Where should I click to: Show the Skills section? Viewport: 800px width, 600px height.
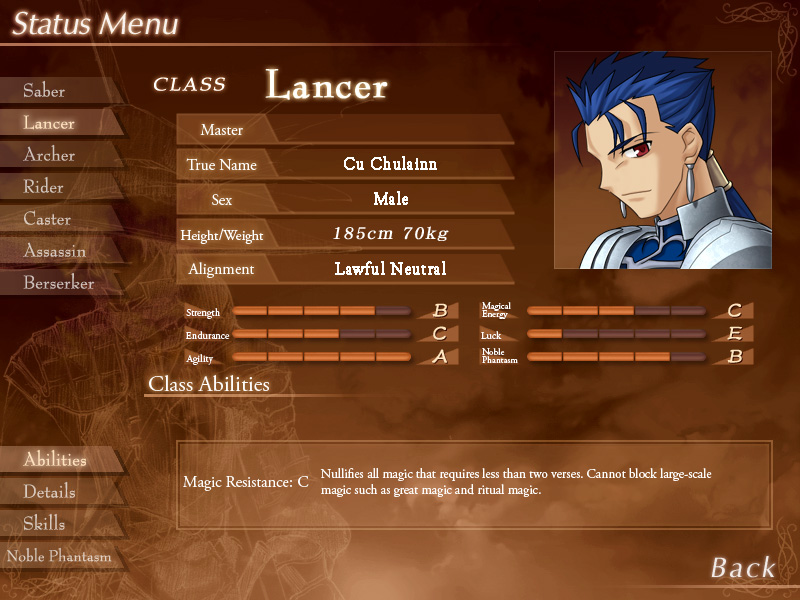pyautogui.click(x=45, y=524)
